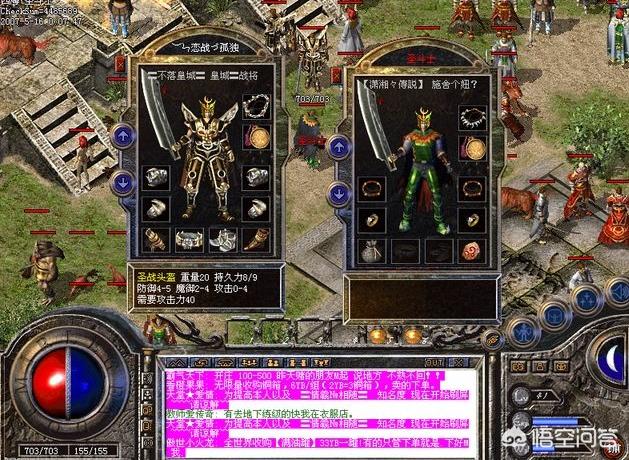This screenshot has height=460, width=629.
Task: Select the left character's belt slot
Action: [190, 239]
